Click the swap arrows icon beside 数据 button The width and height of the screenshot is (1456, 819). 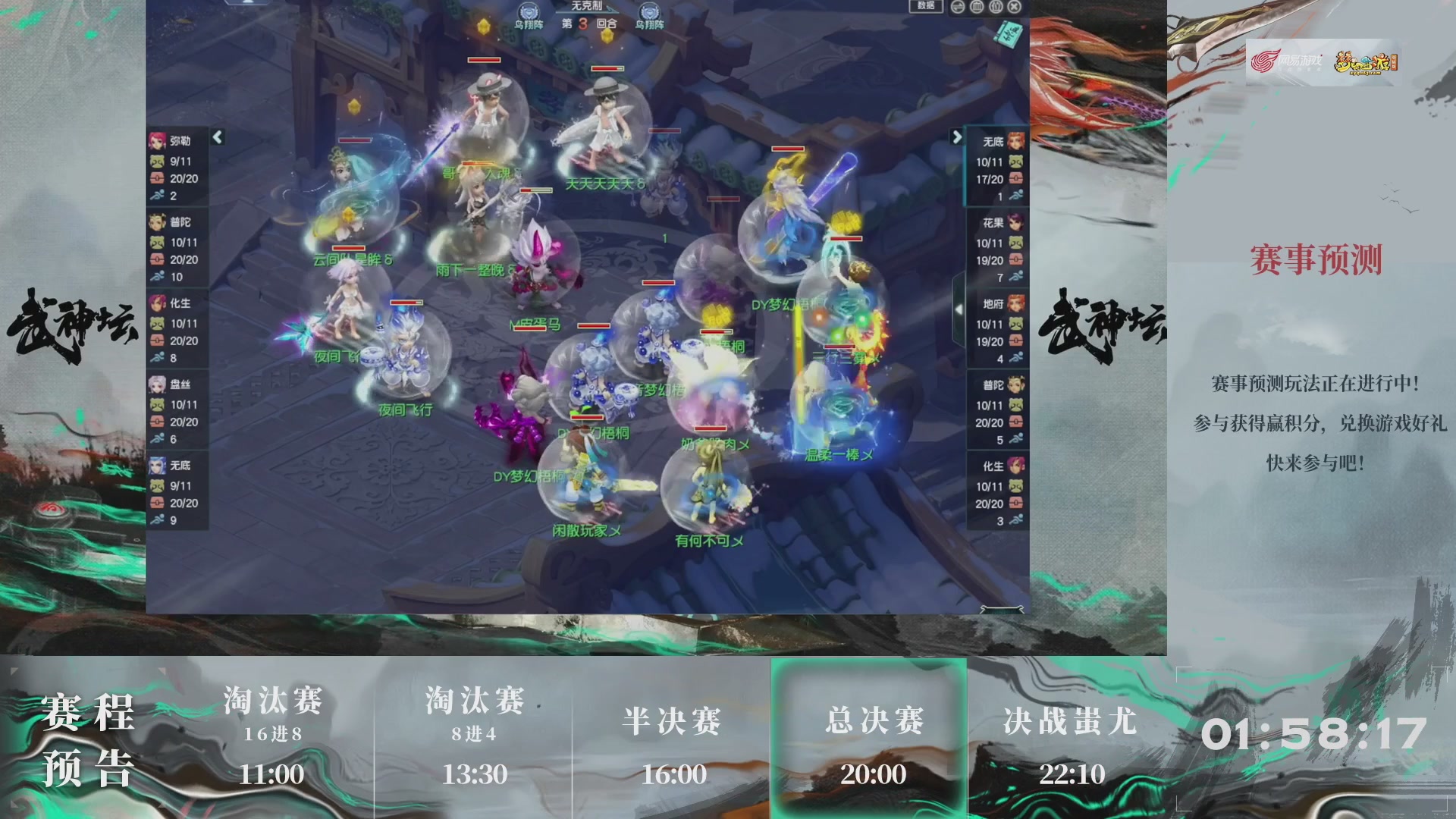point(958,8)
